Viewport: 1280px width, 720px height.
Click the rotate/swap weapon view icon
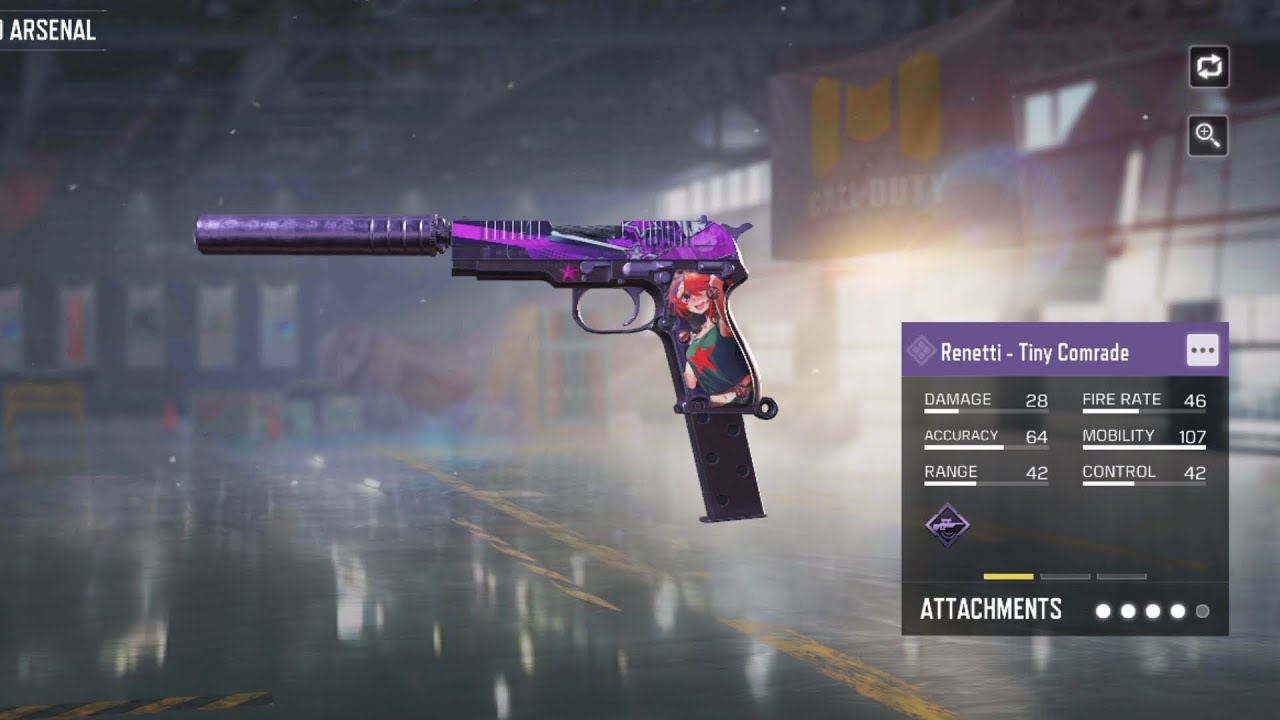[1208, 67]
